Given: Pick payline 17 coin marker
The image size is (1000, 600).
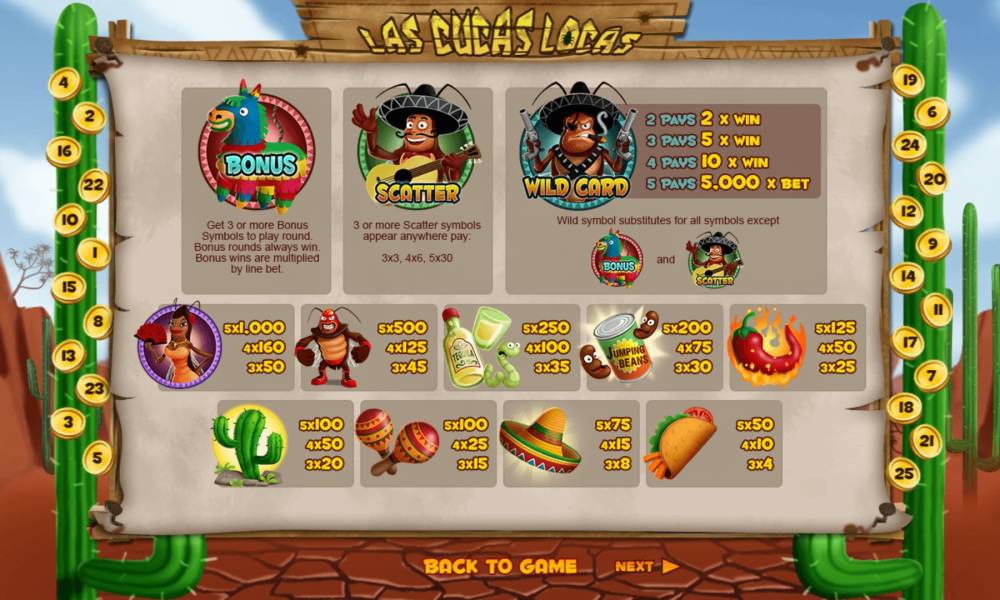Looking at the screenshot, I should point(907,343).
